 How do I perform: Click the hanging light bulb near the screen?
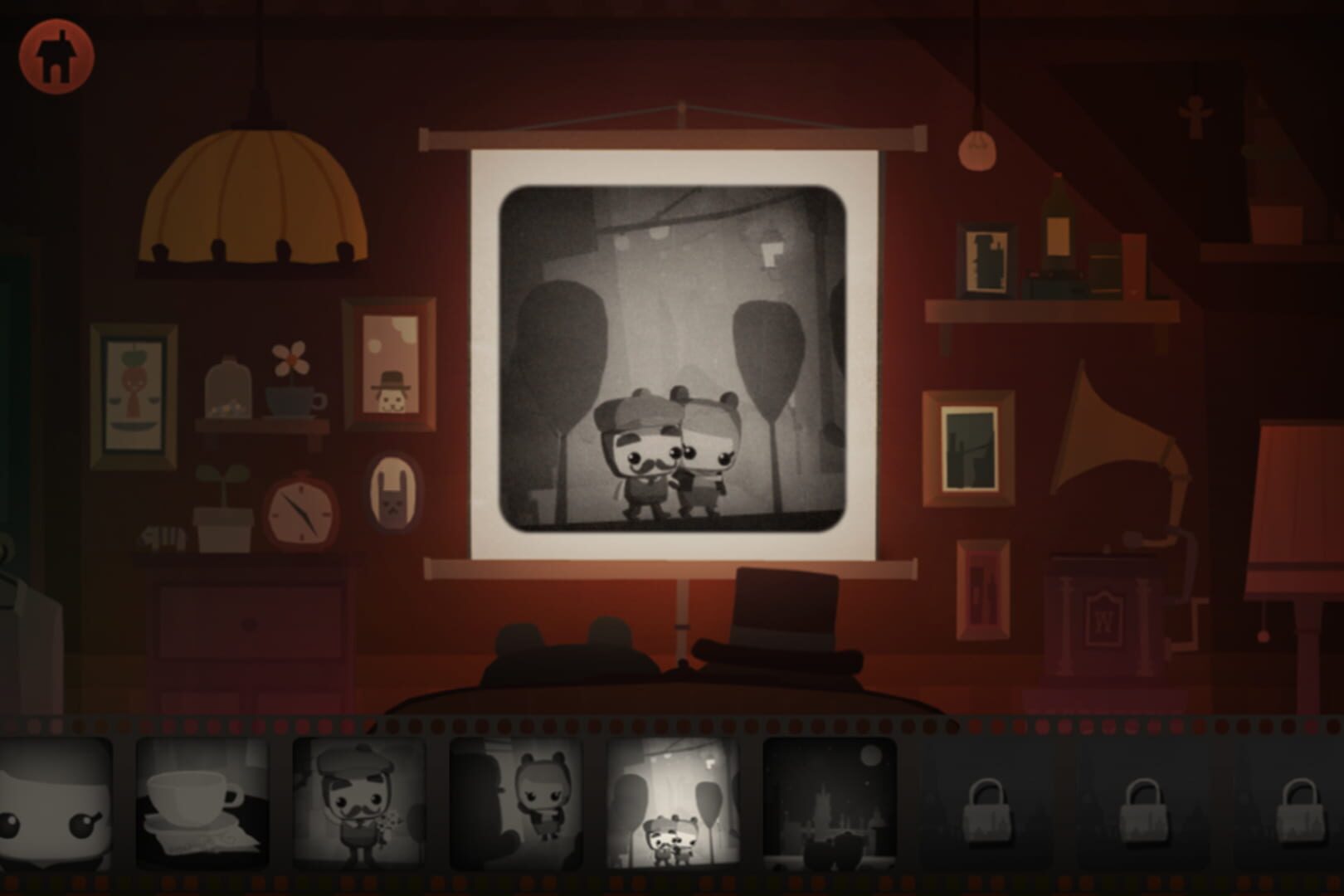click(979, 149)
